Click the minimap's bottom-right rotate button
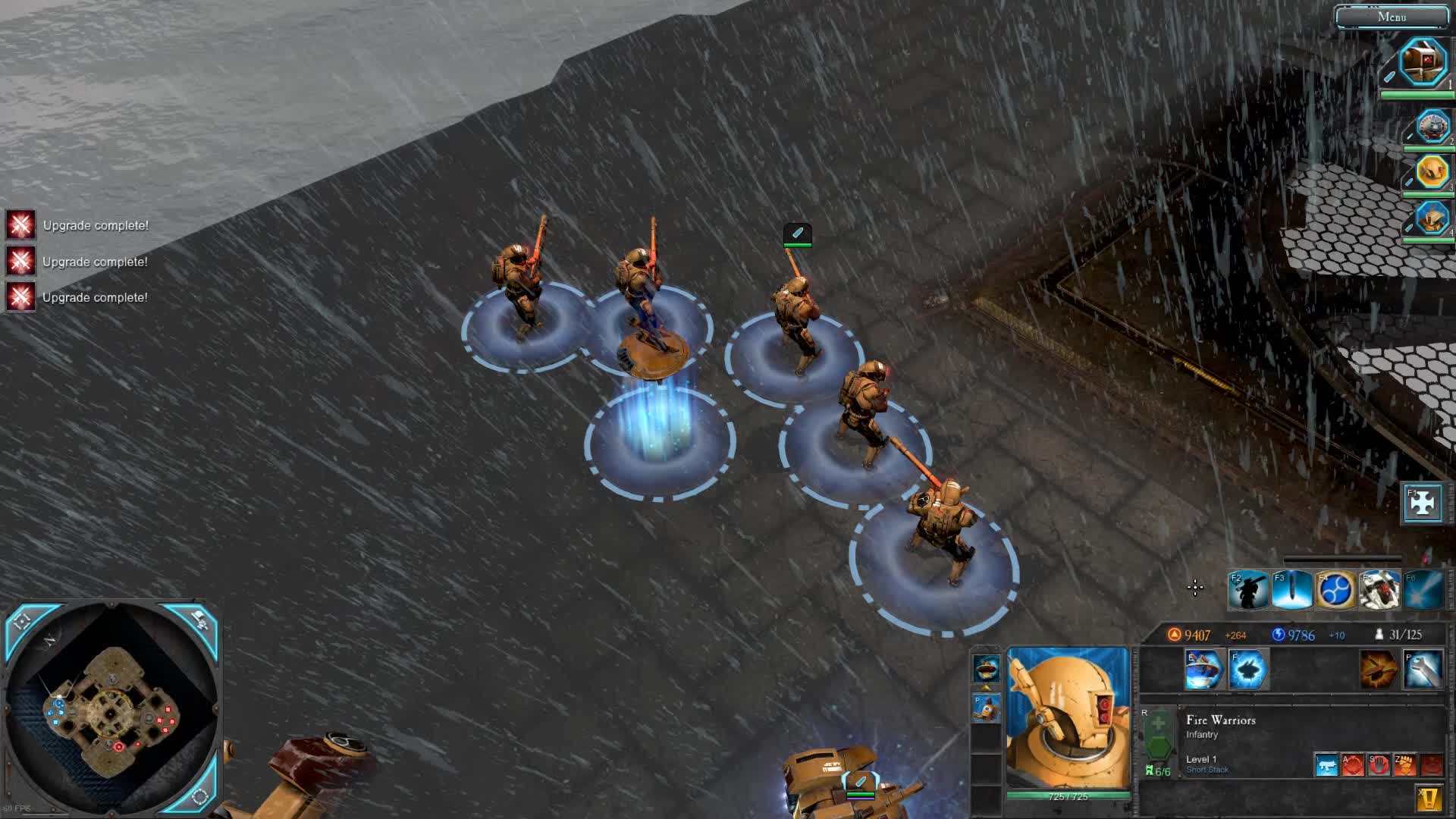This screenshot has width=1456, height=819. tap(200, 795)
